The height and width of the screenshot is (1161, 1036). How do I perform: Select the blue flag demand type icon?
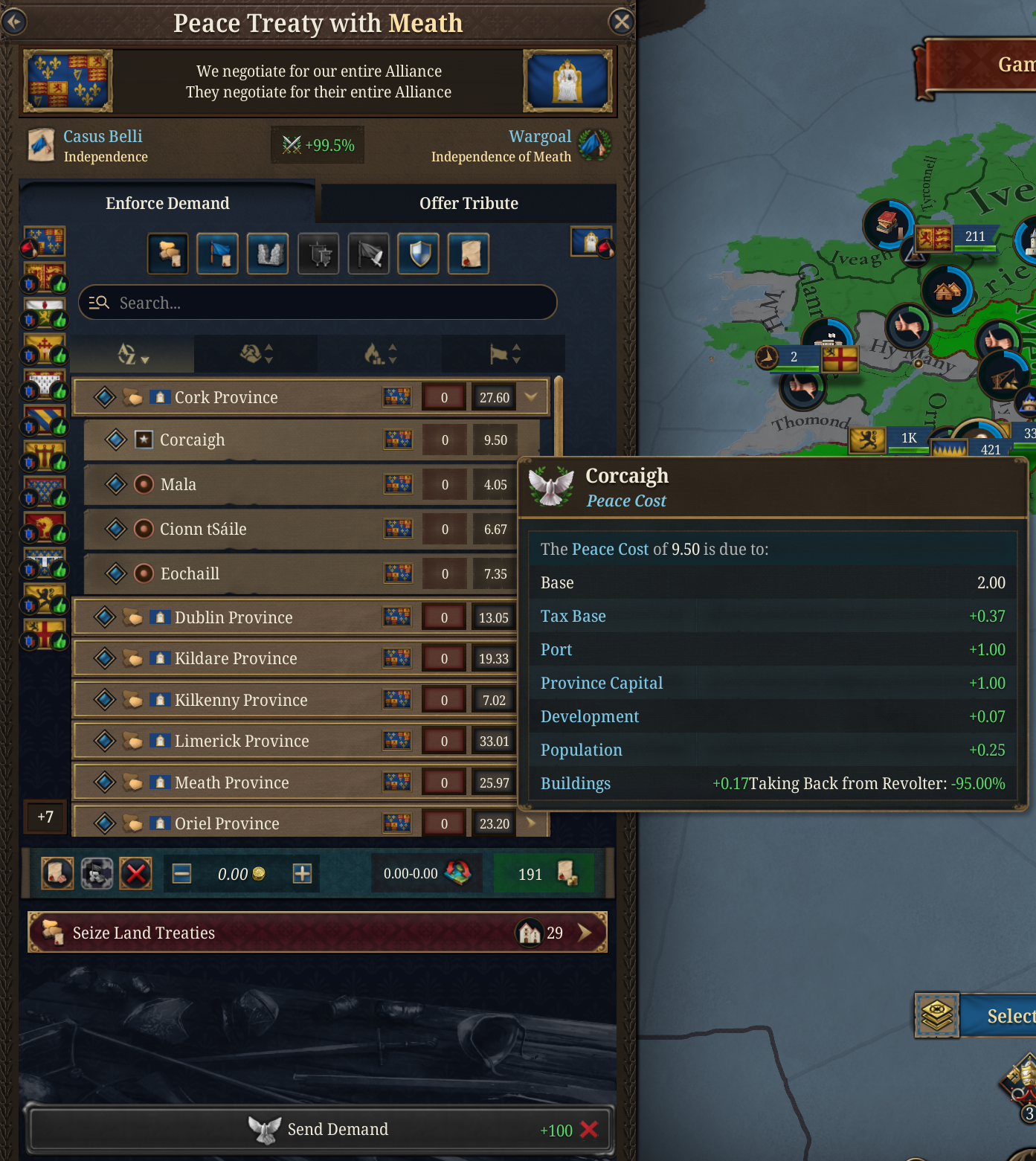pos(217,254)
